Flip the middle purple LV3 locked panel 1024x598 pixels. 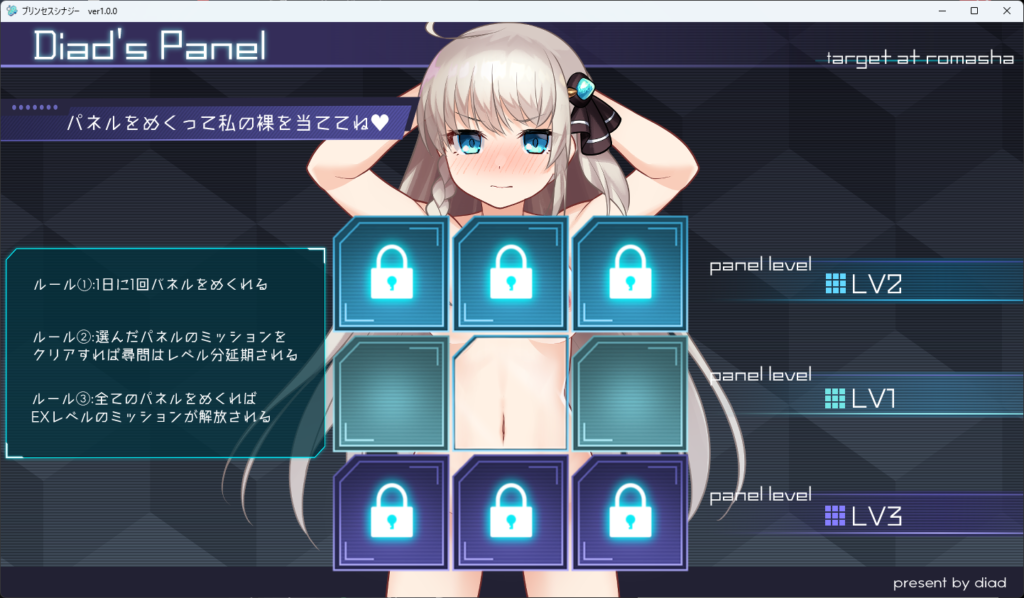510,512
